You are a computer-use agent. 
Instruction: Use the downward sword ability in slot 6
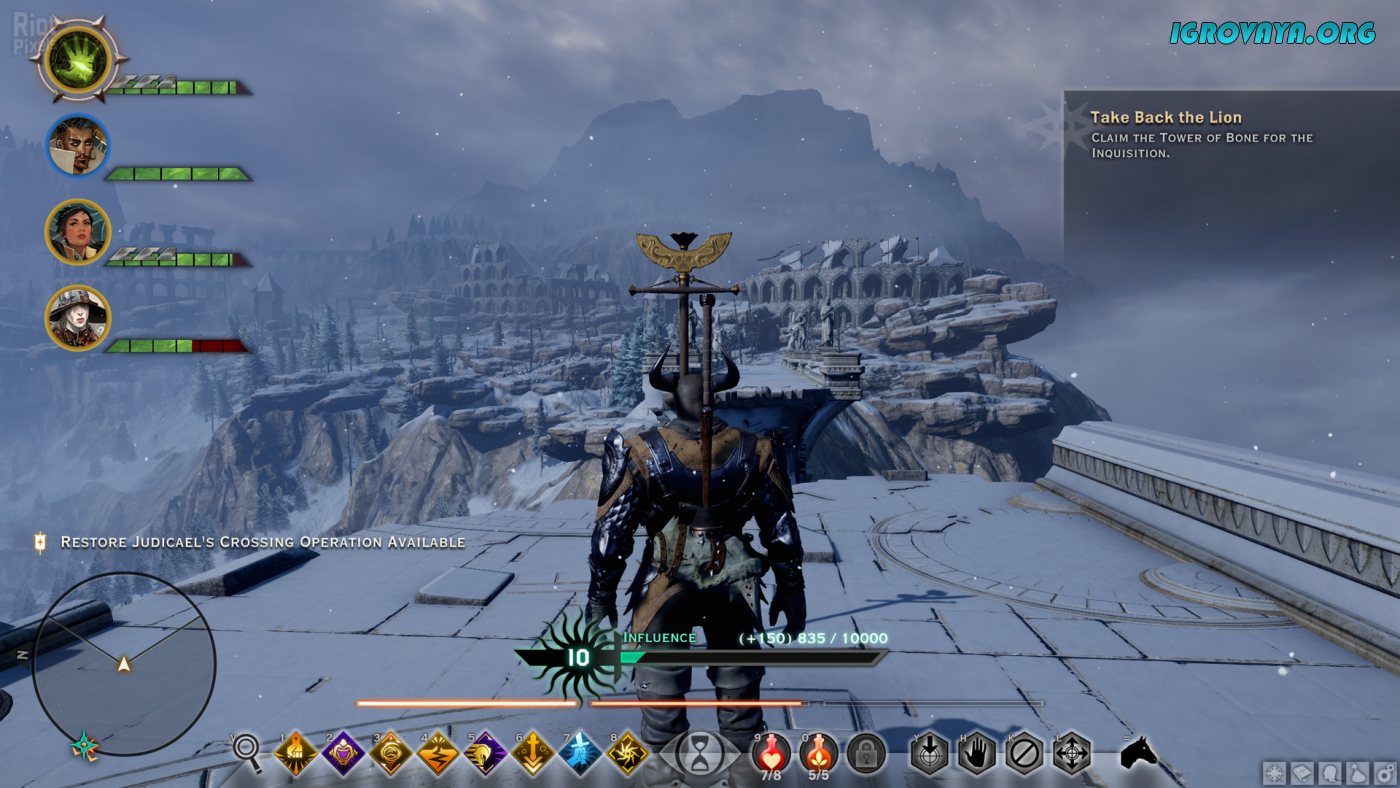coord(532,753)
